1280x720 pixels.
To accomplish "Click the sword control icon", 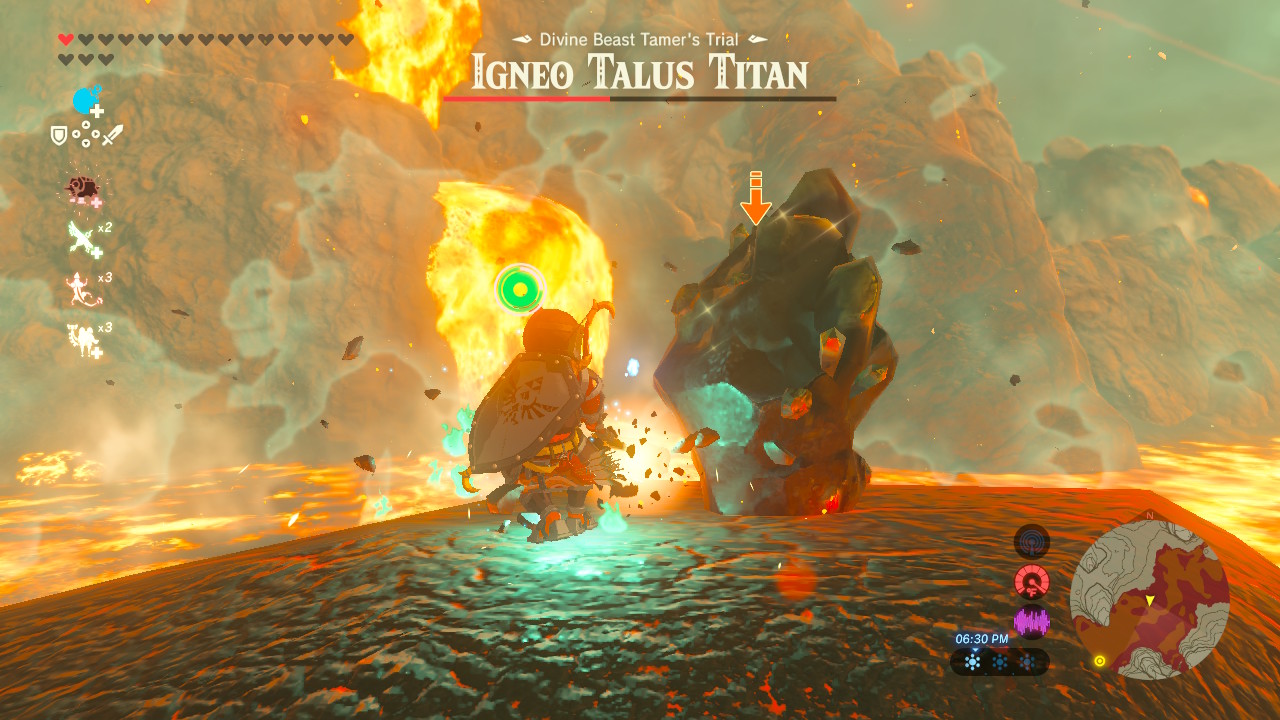I will (112, 135).
